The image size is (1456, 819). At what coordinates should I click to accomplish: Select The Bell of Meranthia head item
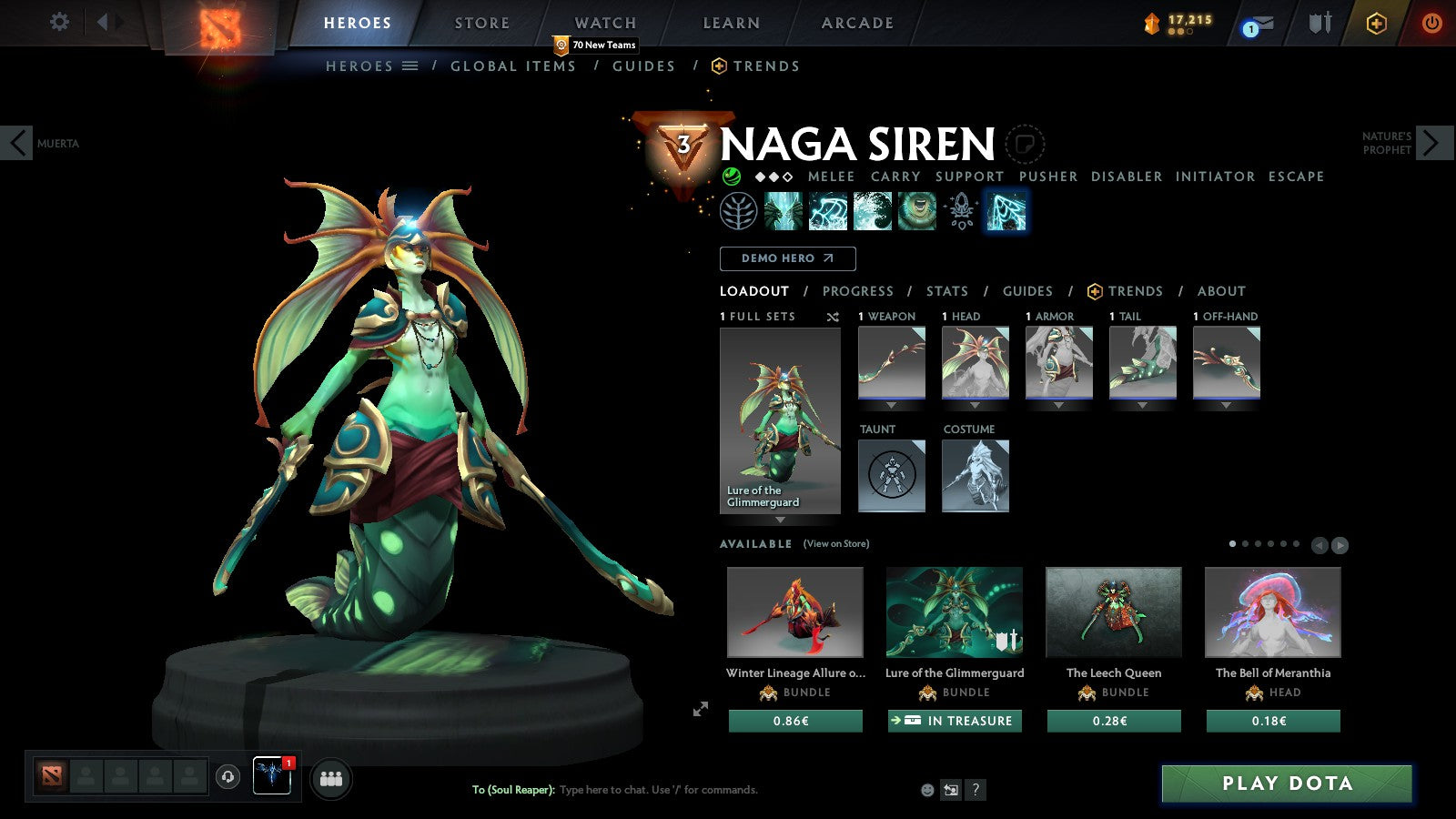(x=1272, y=612)
